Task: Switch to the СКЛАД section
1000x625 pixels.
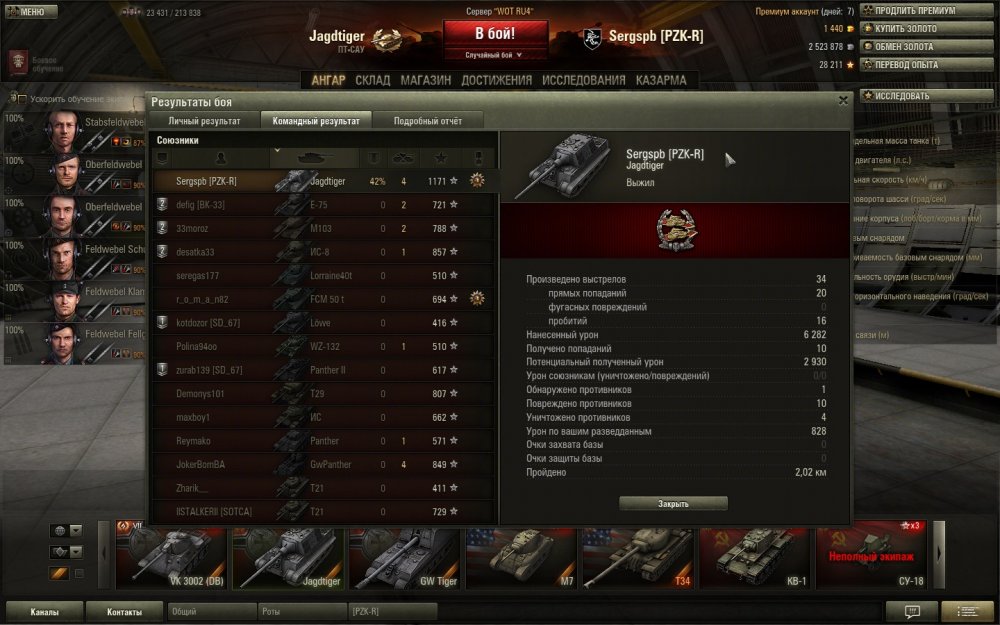Action: click(373, 81)
